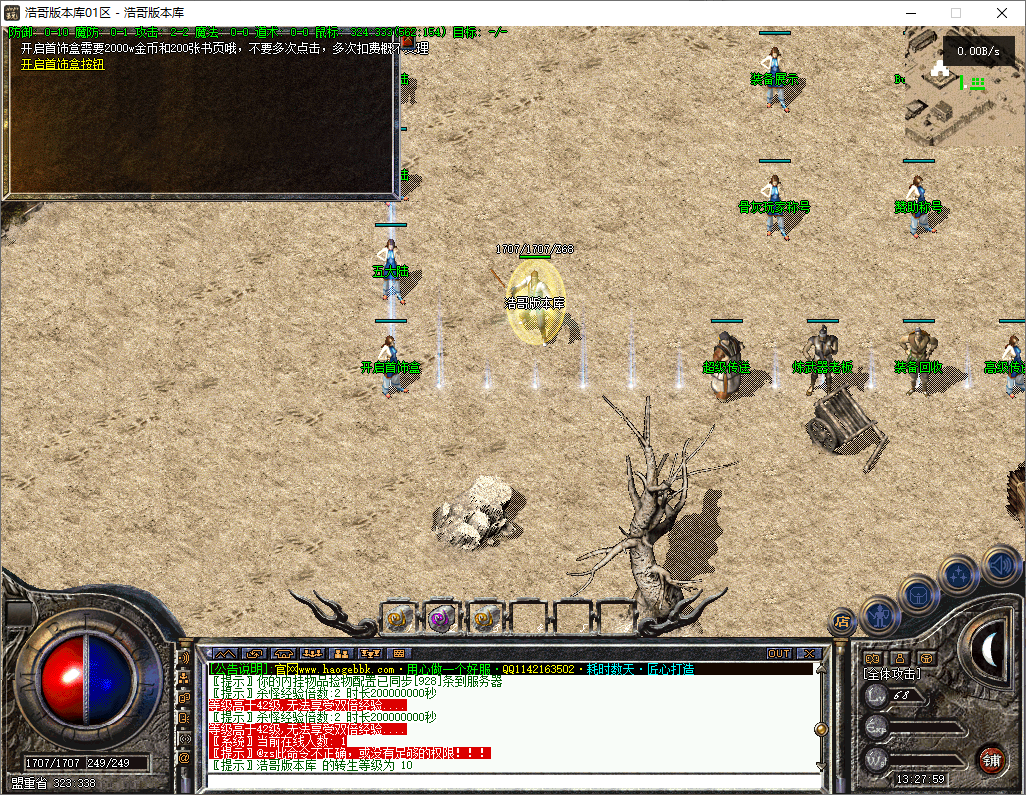This screenshot has width=1026, height=795.
Task: Click the red 铺 stall button
Action: click(990, 759)
